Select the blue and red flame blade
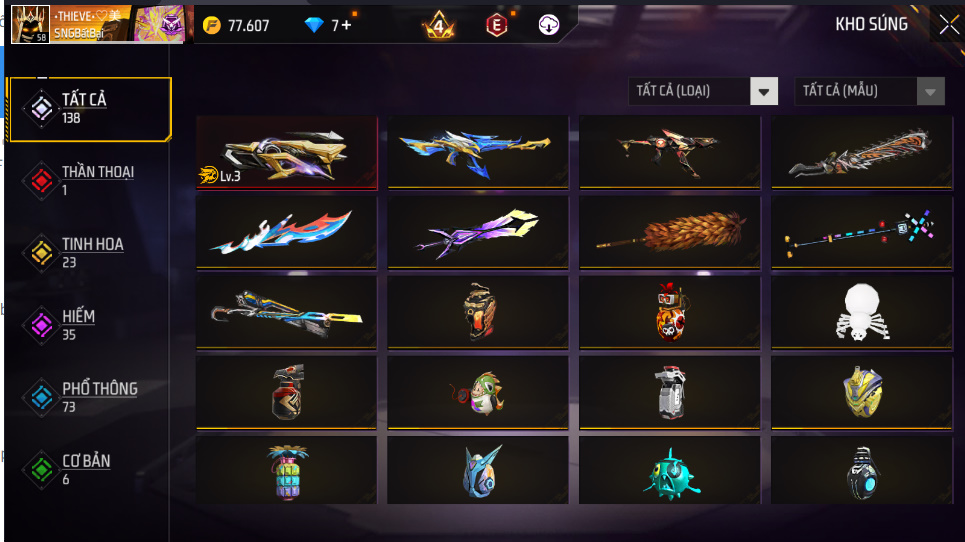The width and height of the screenshot is (965, 542). 287,232
